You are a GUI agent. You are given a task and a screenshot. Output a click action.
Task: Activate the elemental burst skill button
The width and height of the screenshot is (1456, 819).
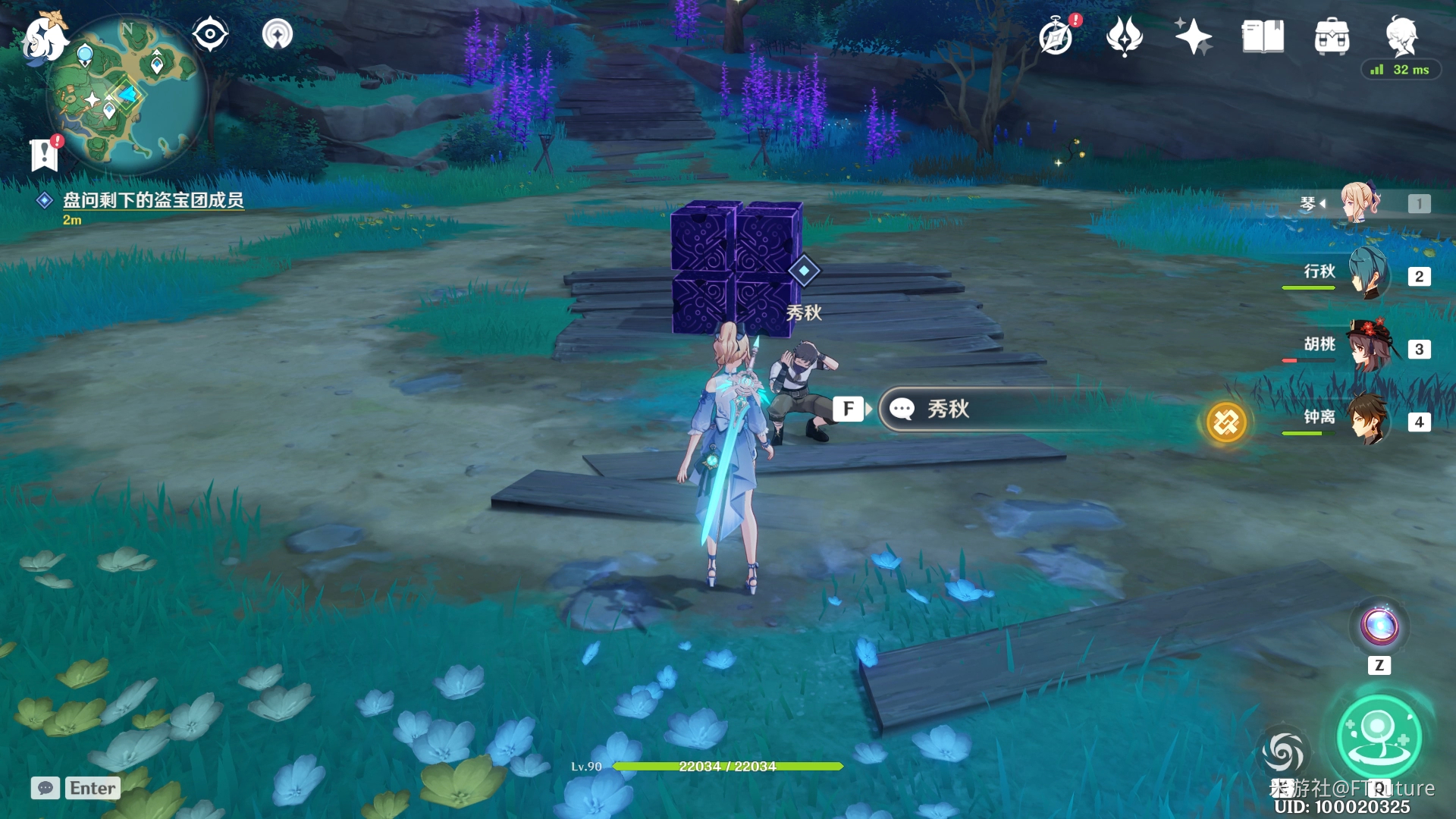coord(1379,736)
